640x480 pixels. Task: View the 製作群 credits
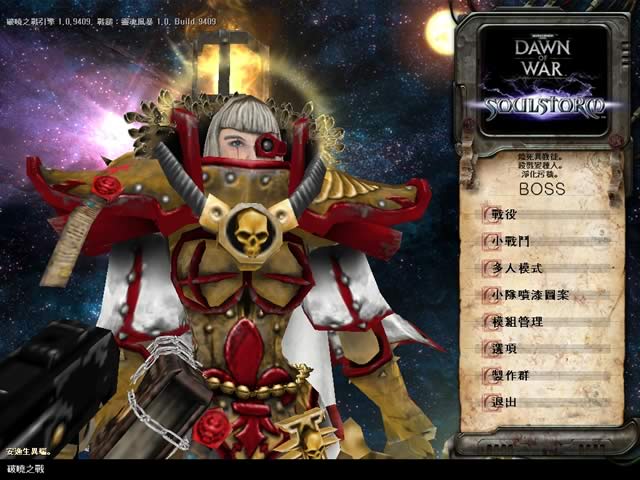click(510, 375)
